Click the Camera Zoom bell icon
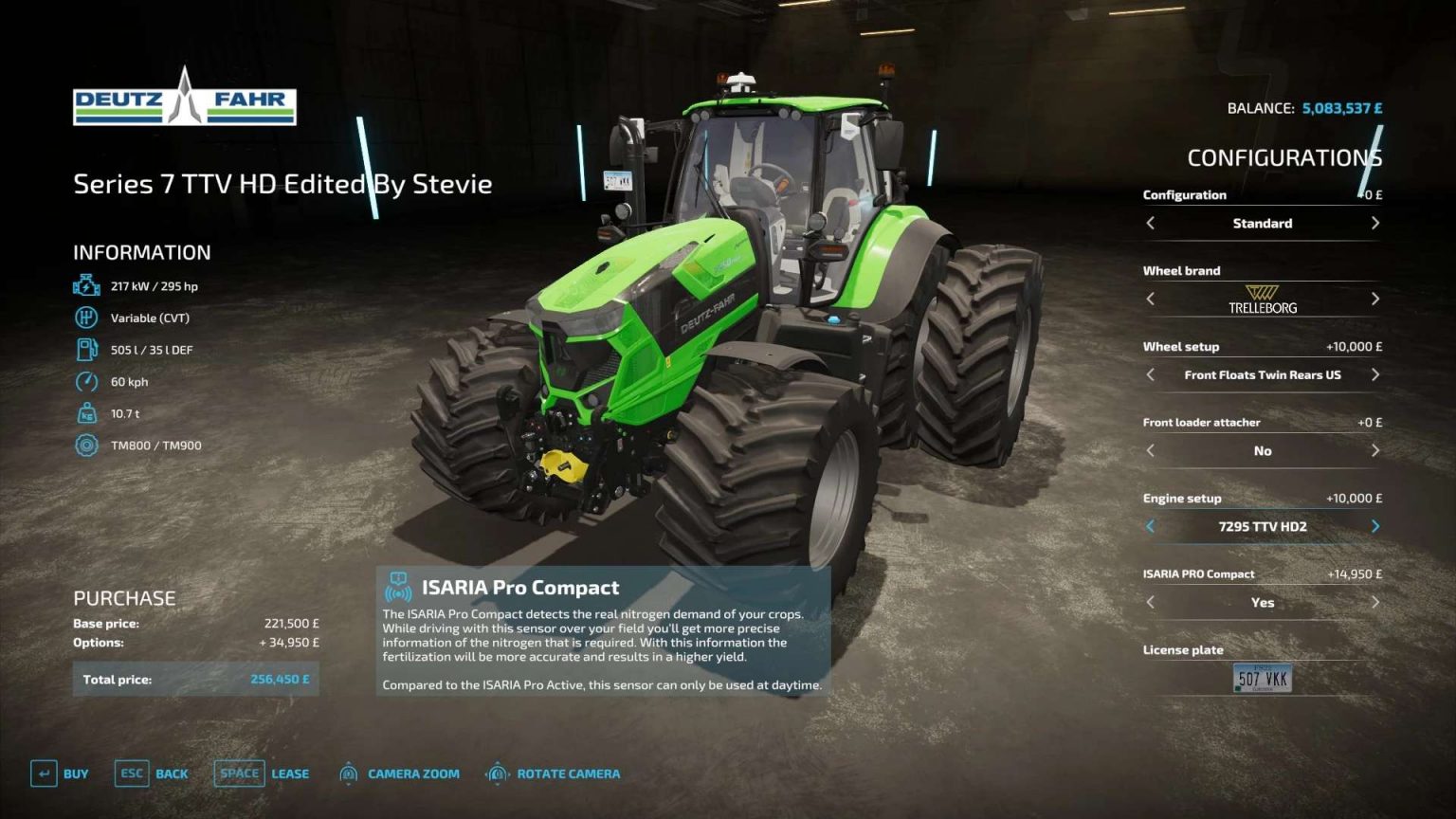Viewport: 1456px width, 819px height. (350, 773)
